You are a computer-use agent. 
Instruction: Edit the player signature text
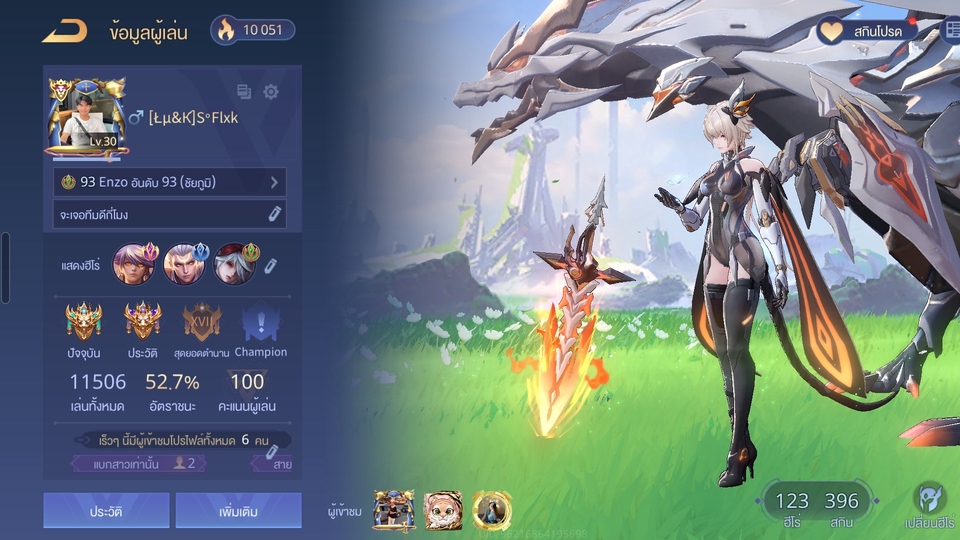pos(274,214)
